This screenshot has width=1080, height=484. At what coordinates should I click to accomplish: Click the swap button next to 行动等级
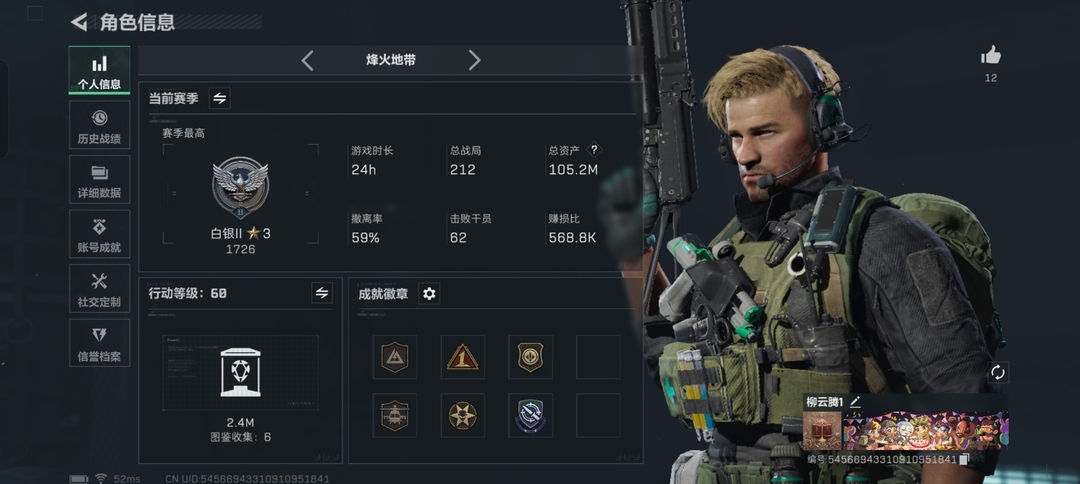[321, 293]
